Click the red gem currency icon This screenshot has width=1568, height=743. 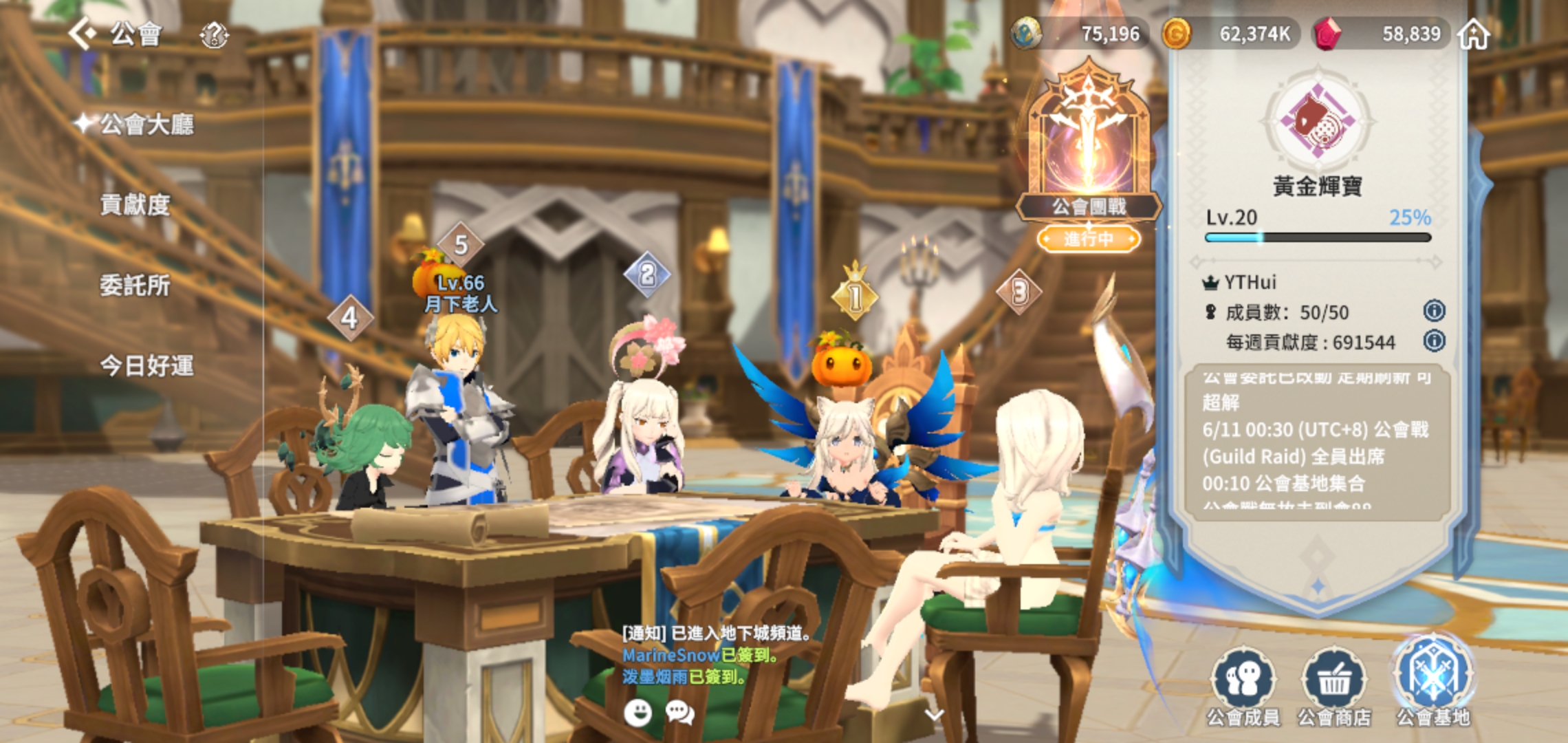[x=1327, y=34]
